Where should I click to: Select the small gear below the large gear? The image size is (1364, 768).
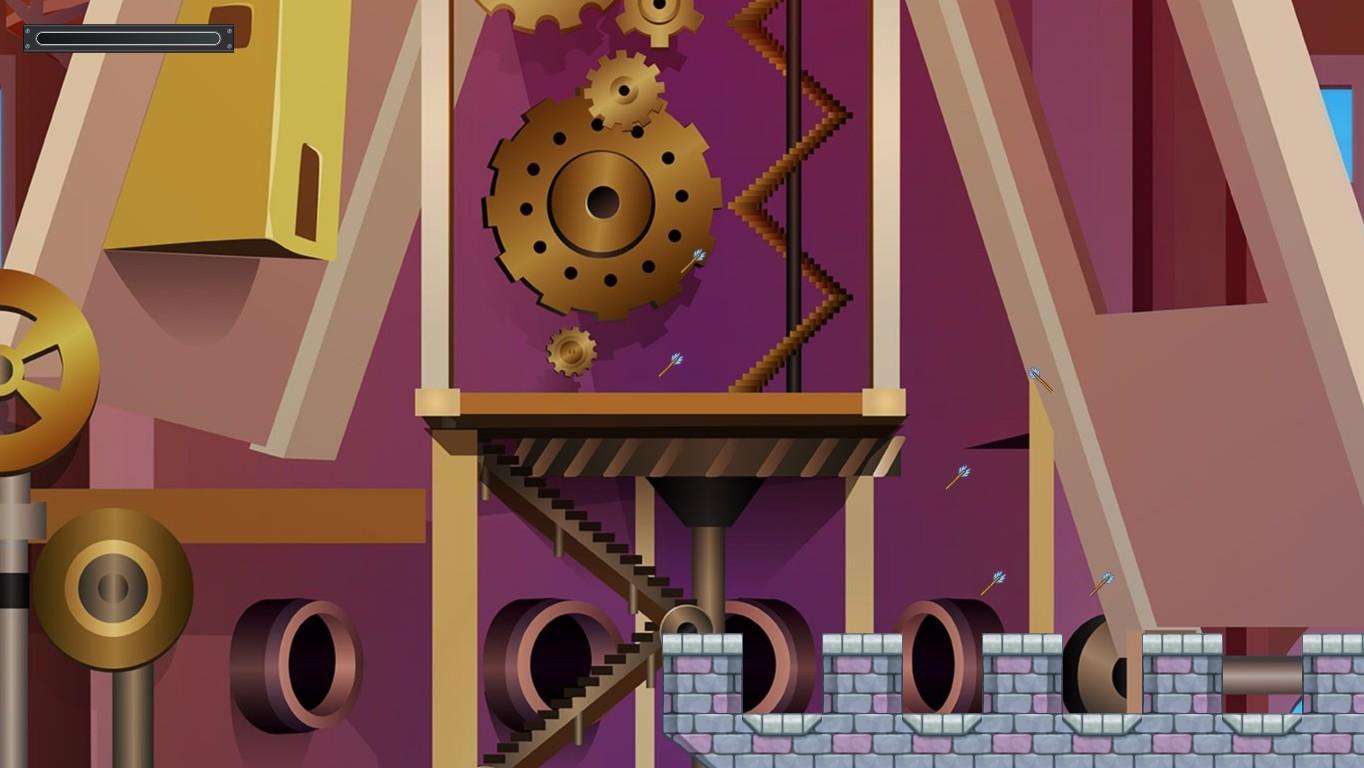(570, 352)
